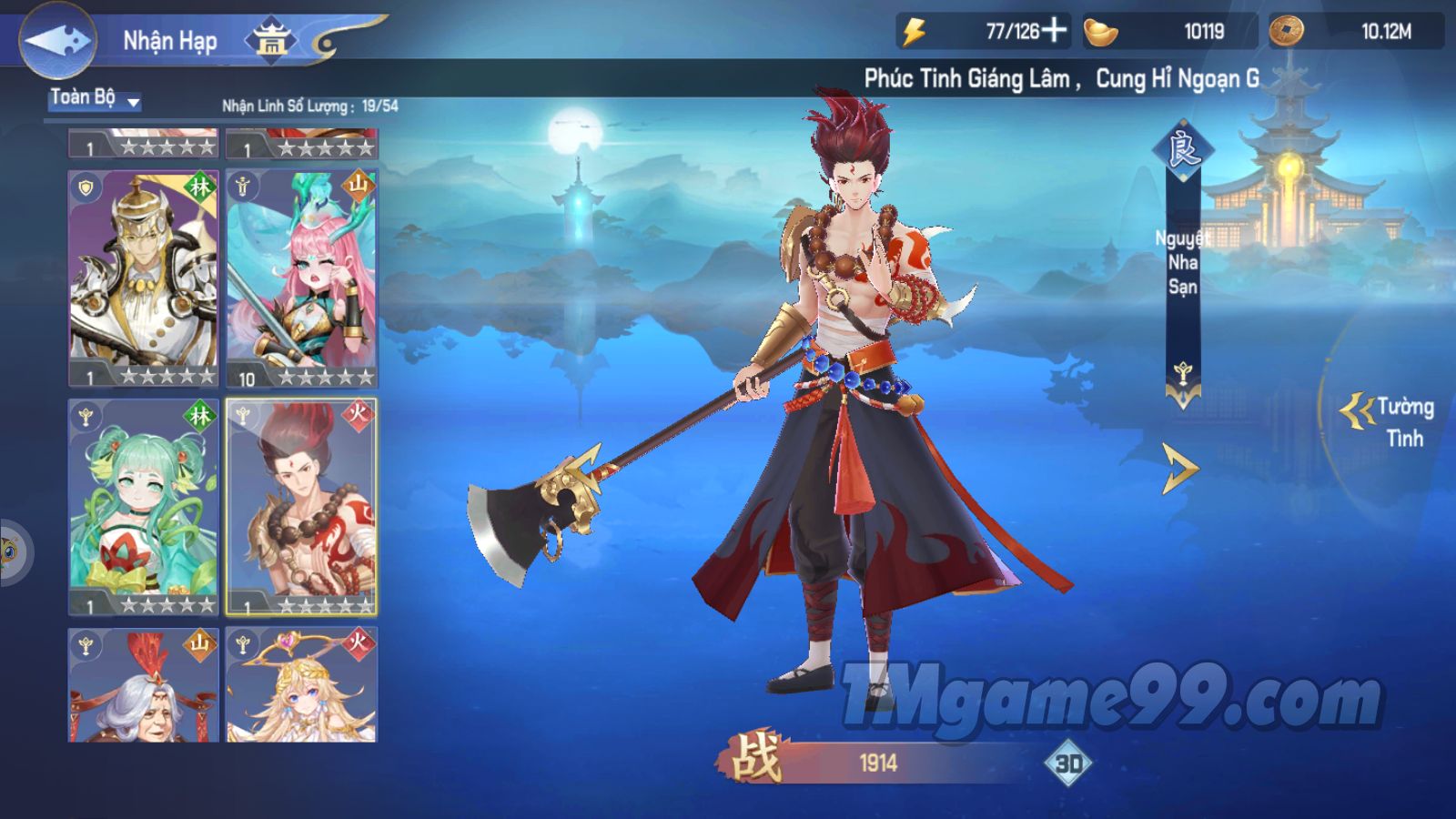Choose the blonde girl with crown card

tap(301, 684)
